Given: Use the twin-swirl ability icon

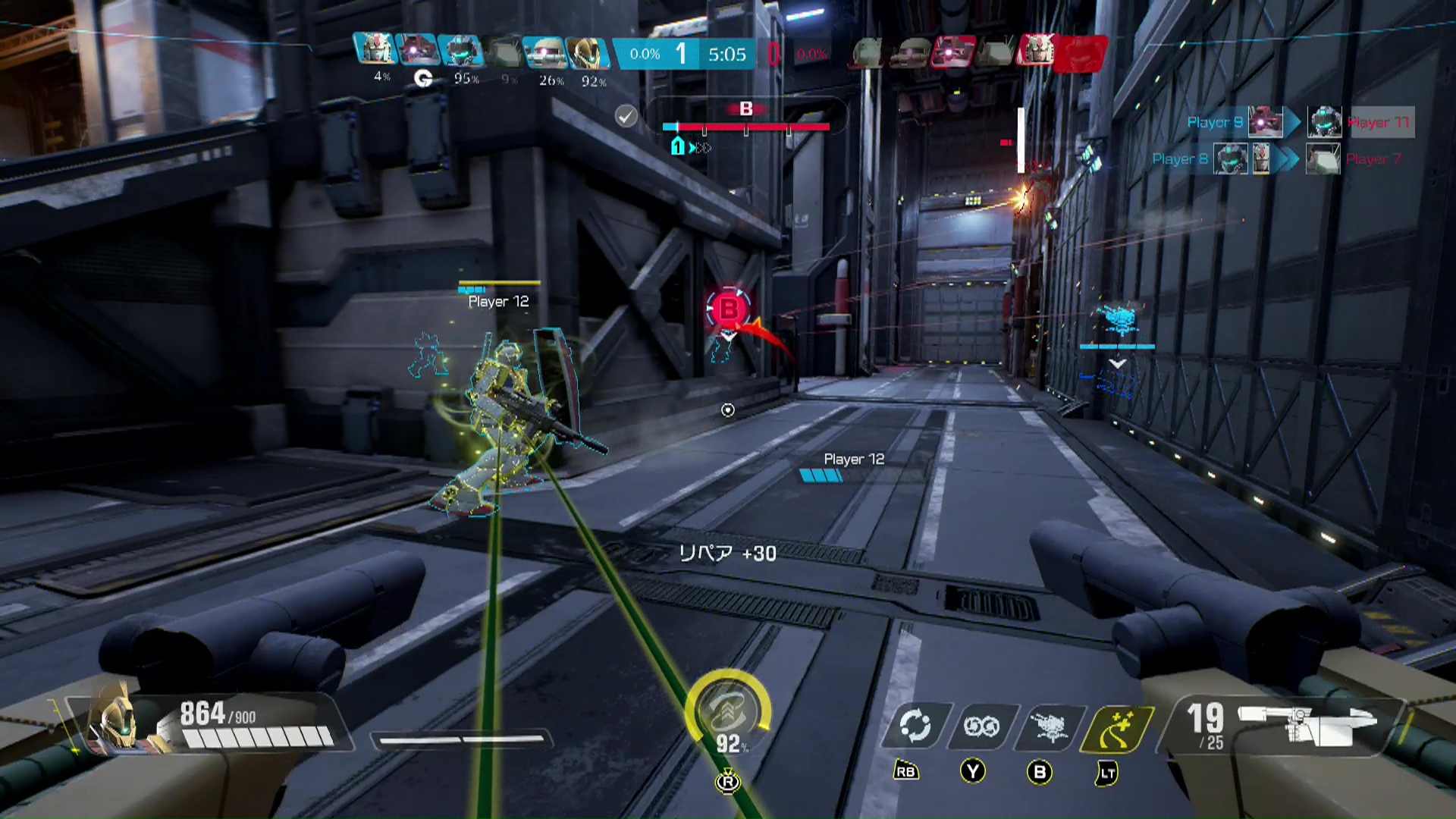Looking at the screenshot, I should (x=981, y=726).
